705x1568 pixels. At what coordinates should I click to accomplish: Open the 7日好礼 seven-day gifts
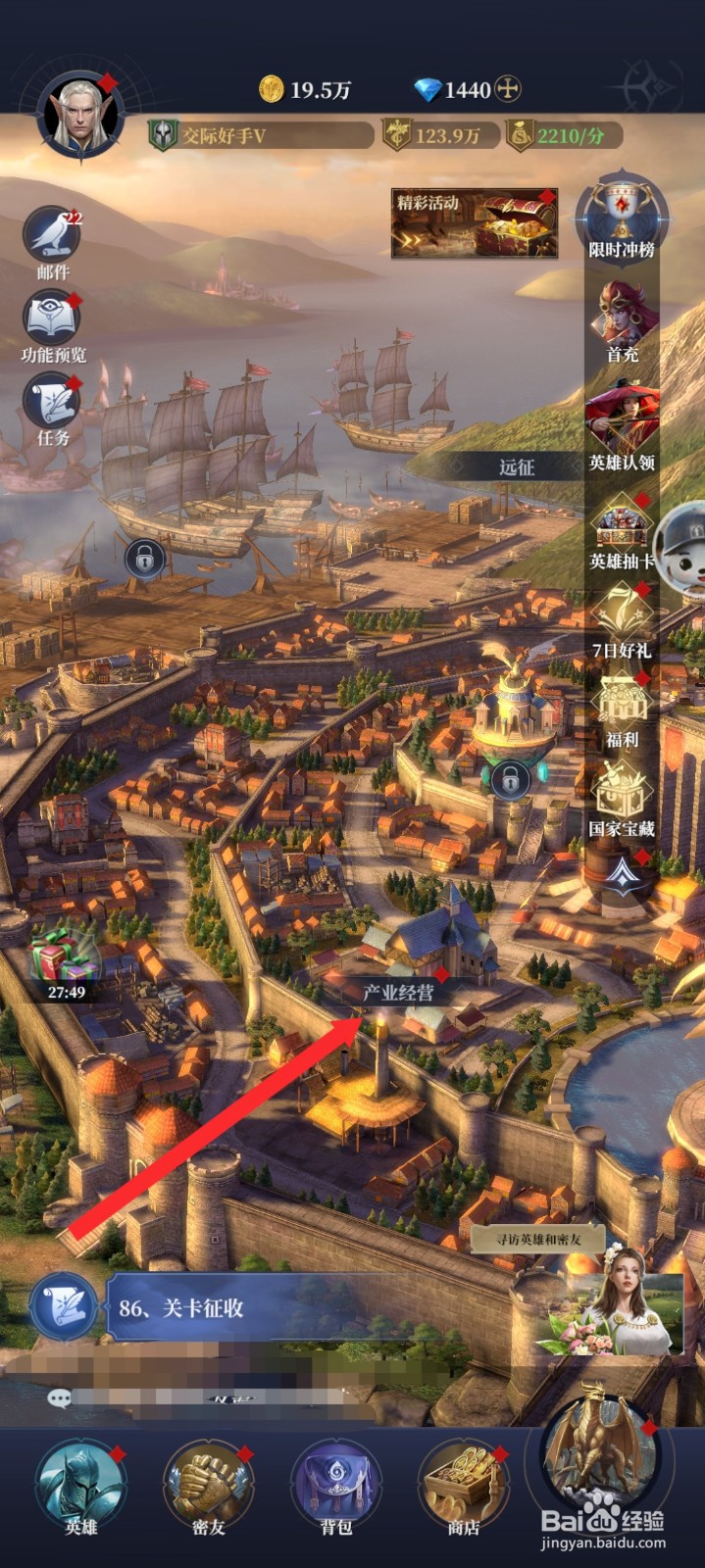click(x=622, y=617)
